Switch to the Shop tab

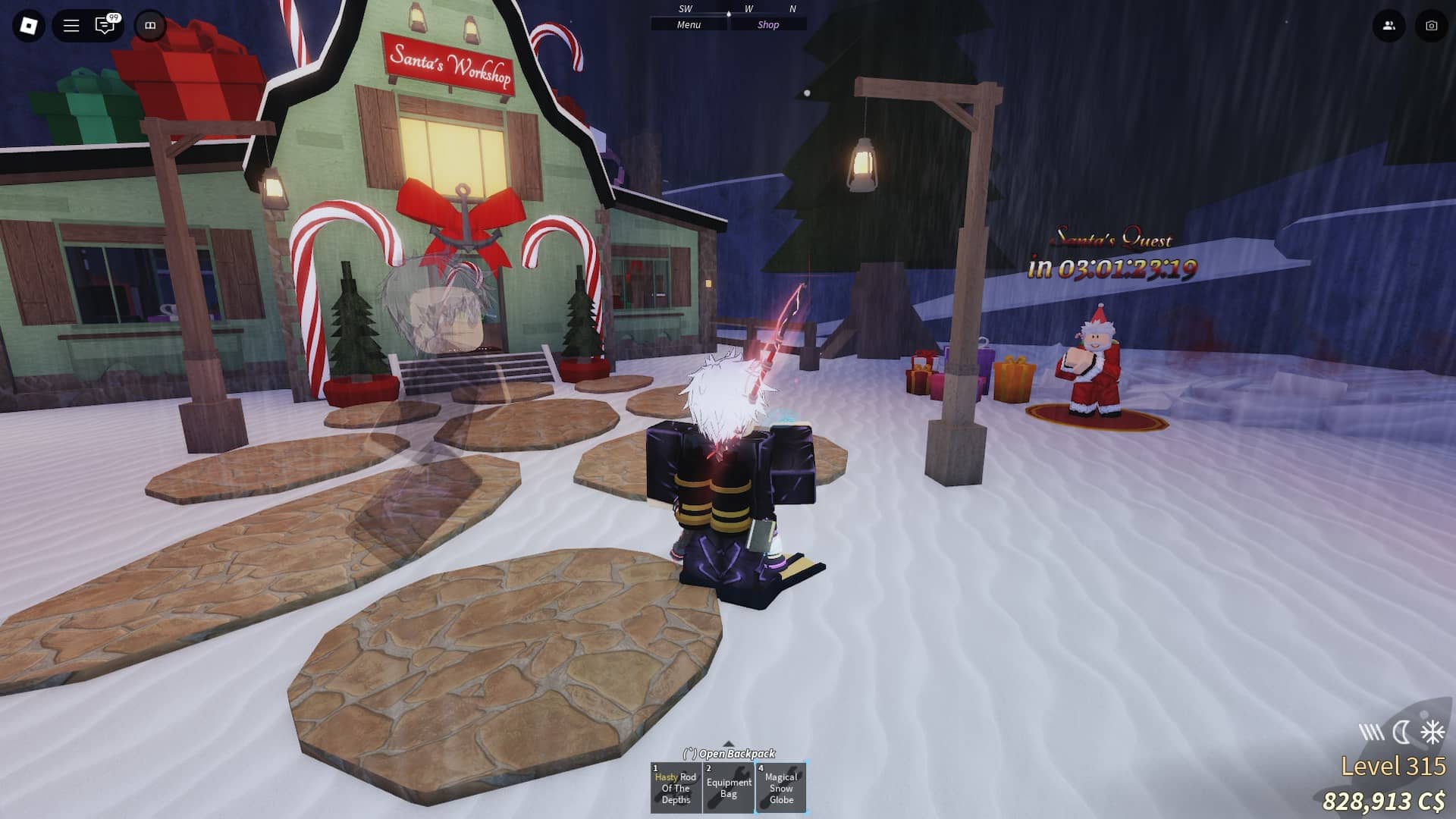pos(768,24)
